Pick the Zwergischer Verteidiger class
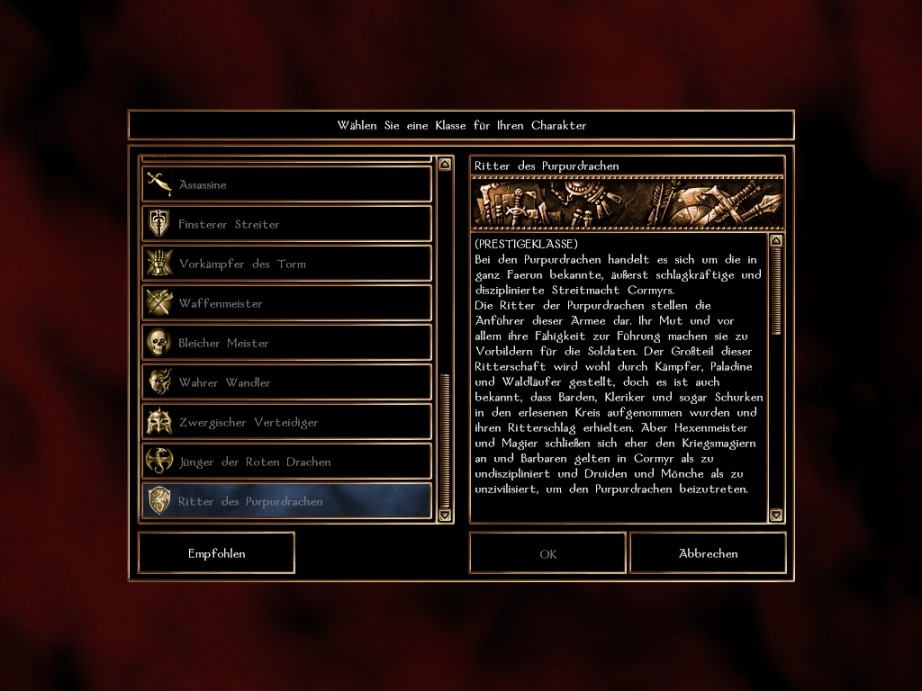 pyautogui.click(x=286, y=422)
